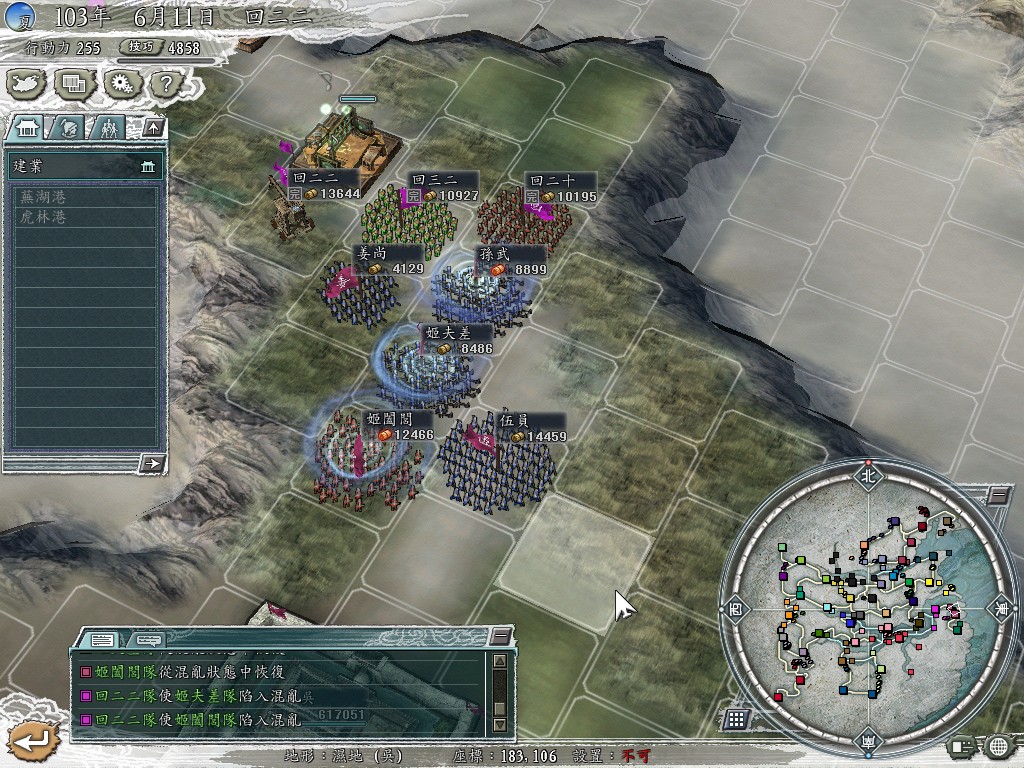Collapse the side panel with up arrow
This screenshot has width=1024, height=768.
click(x=151, y=127)
